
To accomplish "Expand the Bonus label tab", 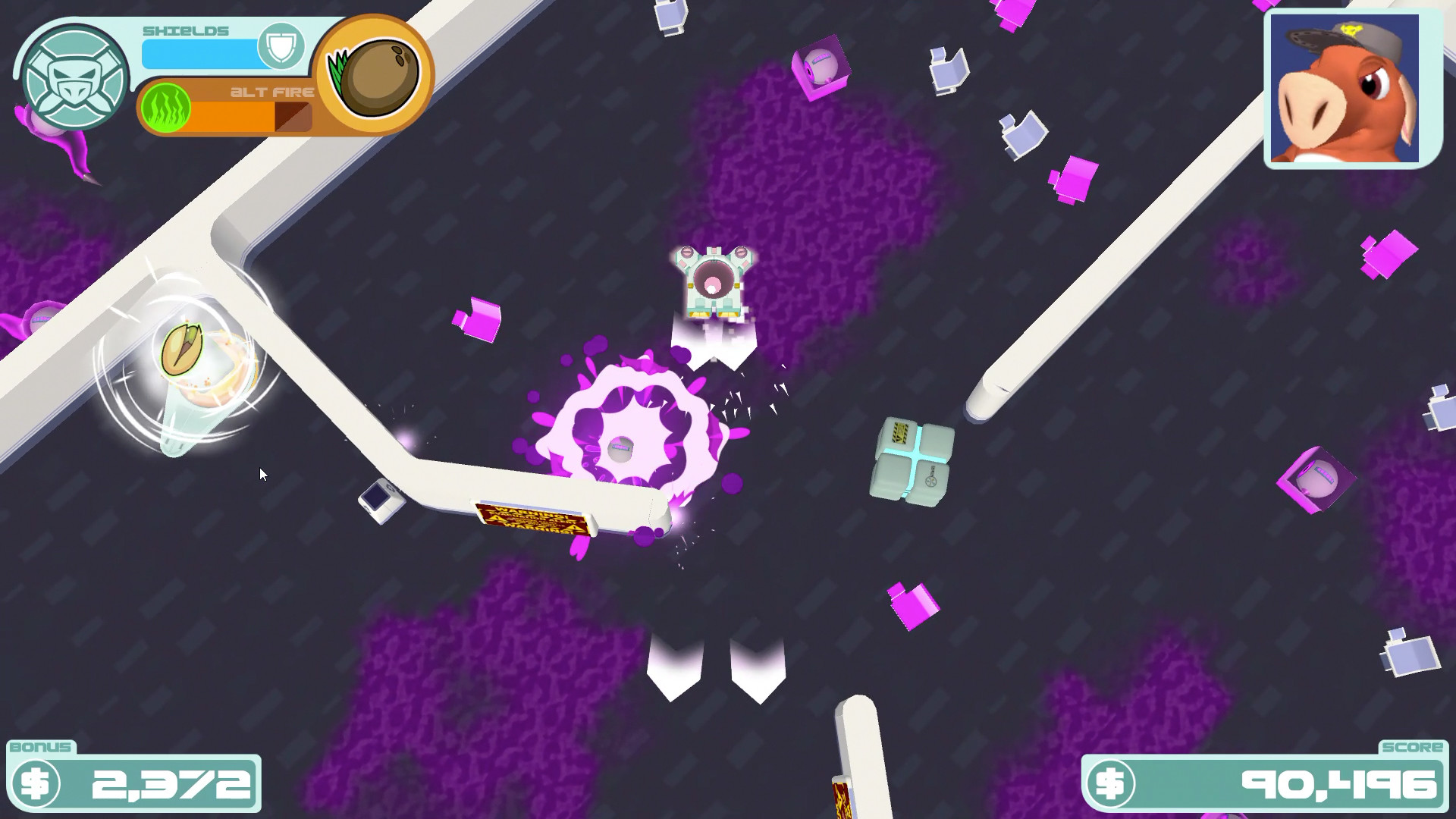I will point(42,747).
